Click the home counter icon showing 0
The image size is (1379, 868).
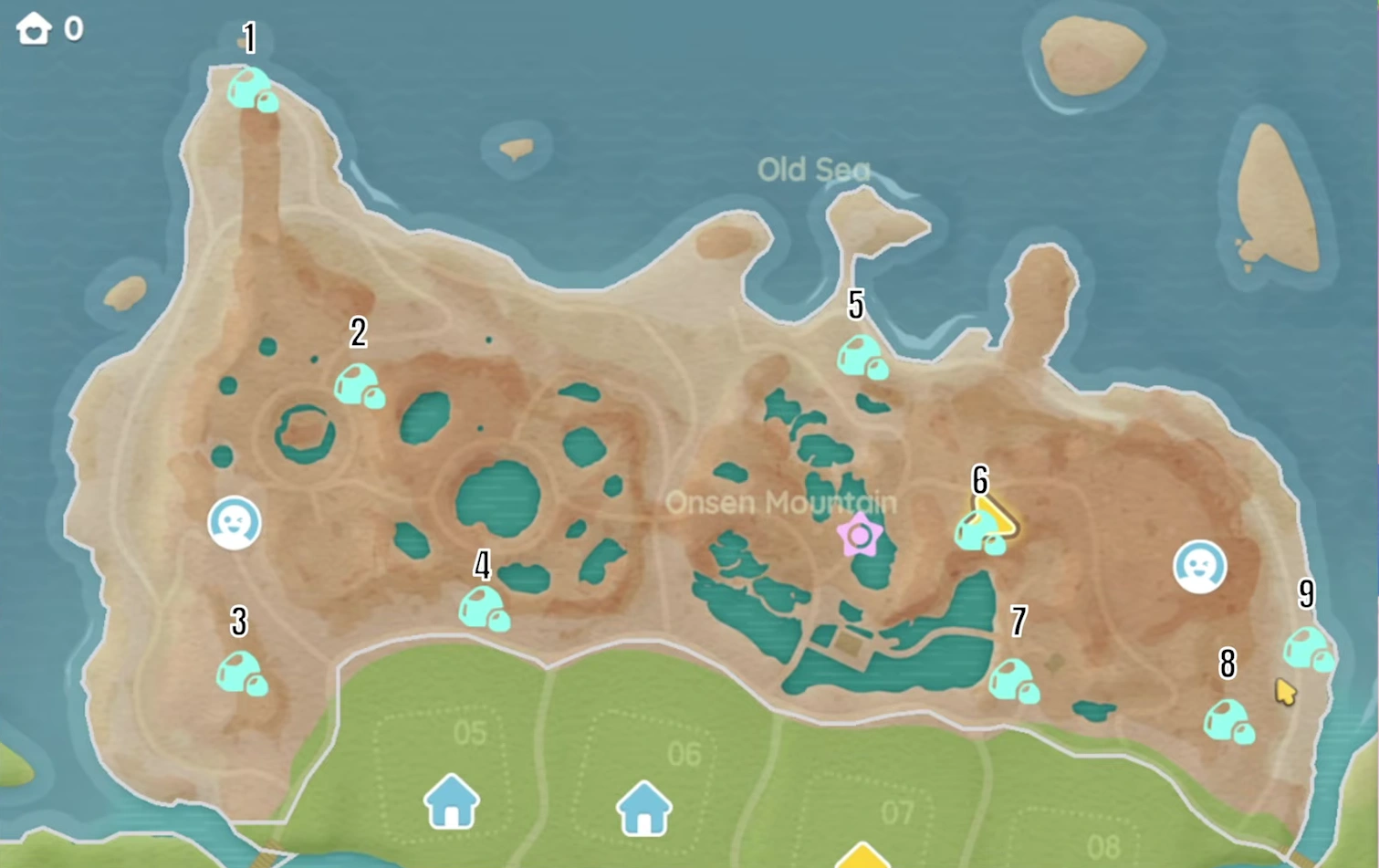[34, 28]
